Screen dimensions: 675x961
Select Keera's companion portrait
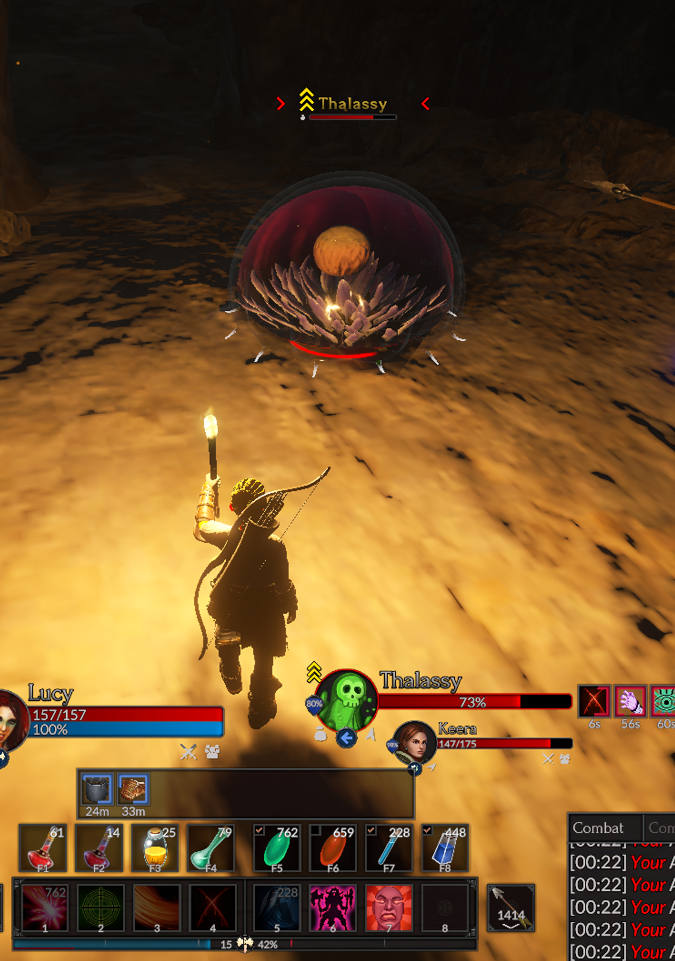click(x=413, y=742)
